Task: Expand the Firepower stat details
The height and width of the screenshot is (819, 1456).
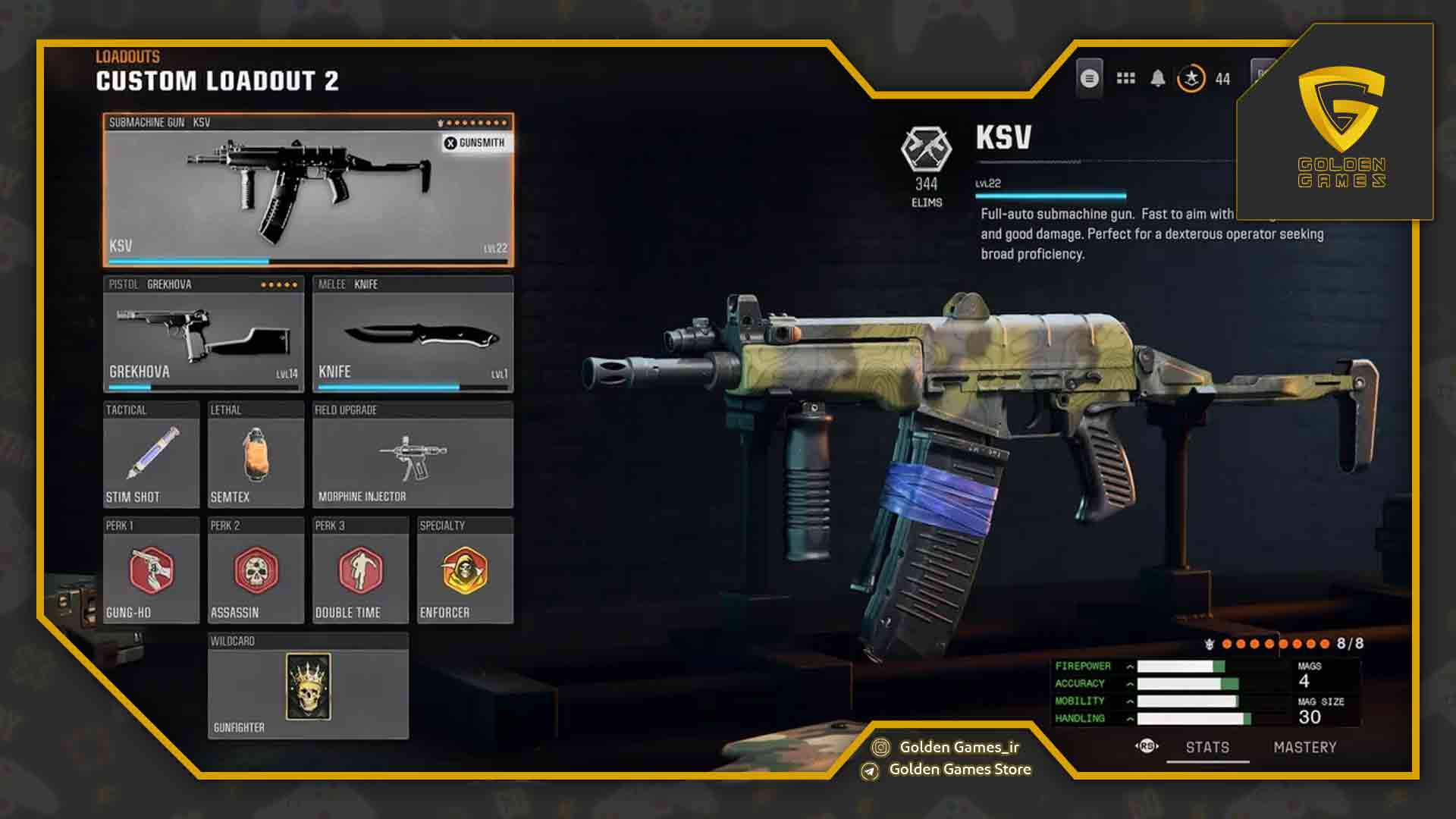Action: point(1131,665)
